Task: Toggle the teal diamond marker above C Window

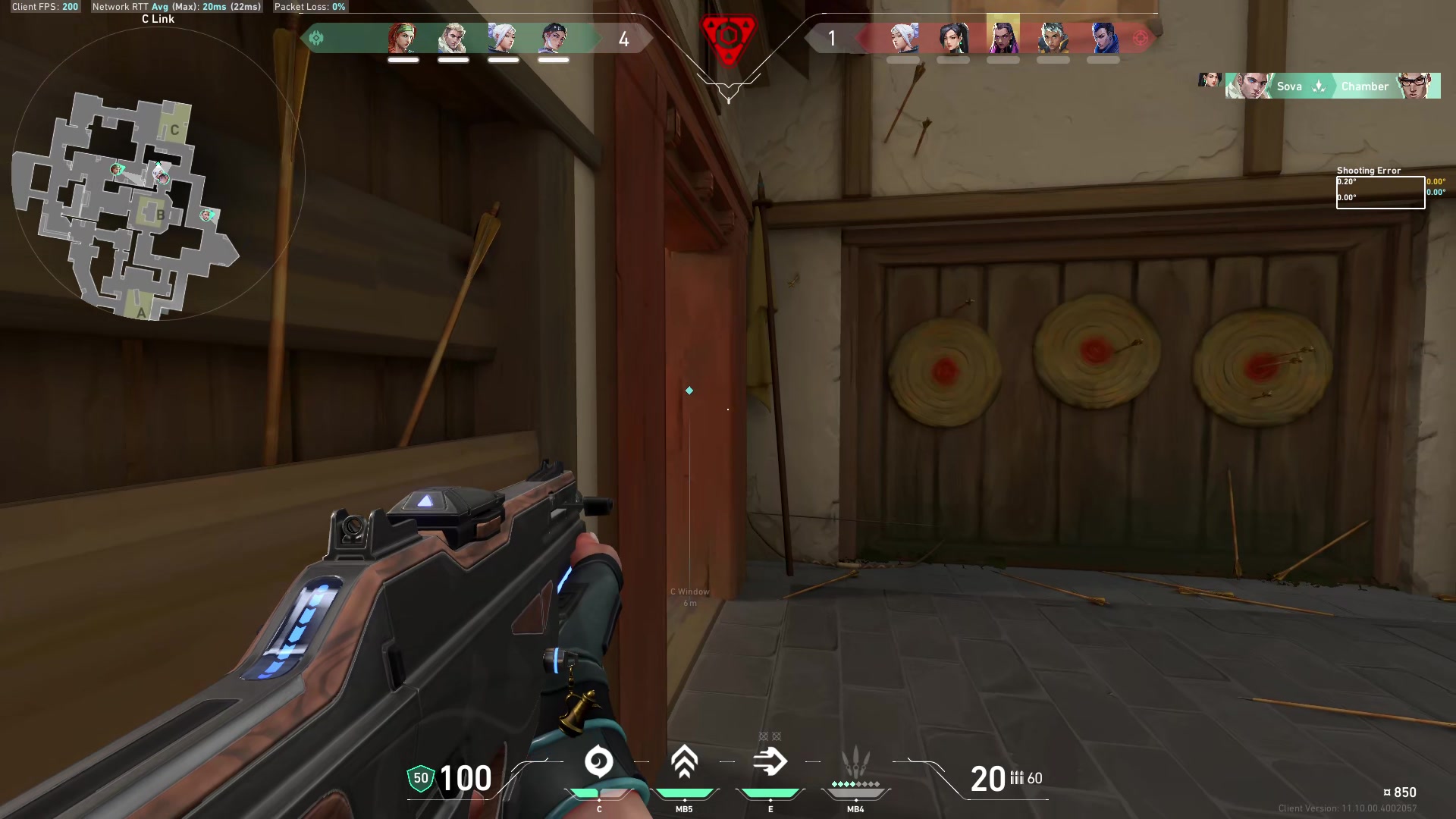Action: coord(689,391)
